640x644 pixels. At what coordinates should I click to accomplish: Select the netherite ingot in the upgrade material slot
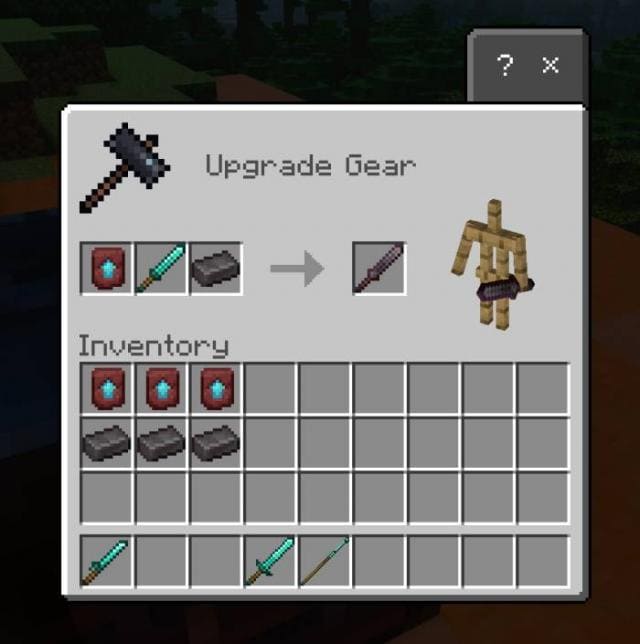[x=215, y=268]
